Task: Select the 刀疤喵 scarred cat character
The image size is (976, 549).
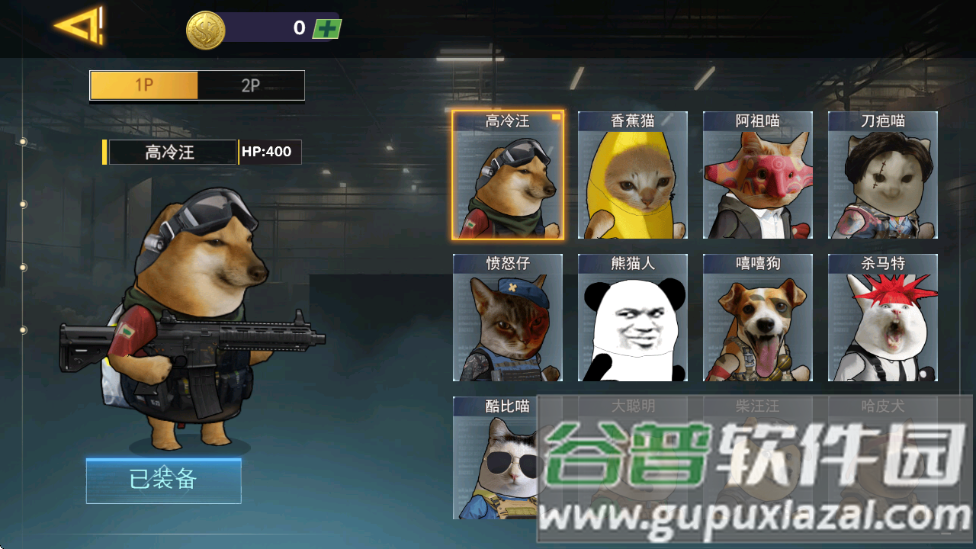Action: pyautogui.click(x=882, y=176)
